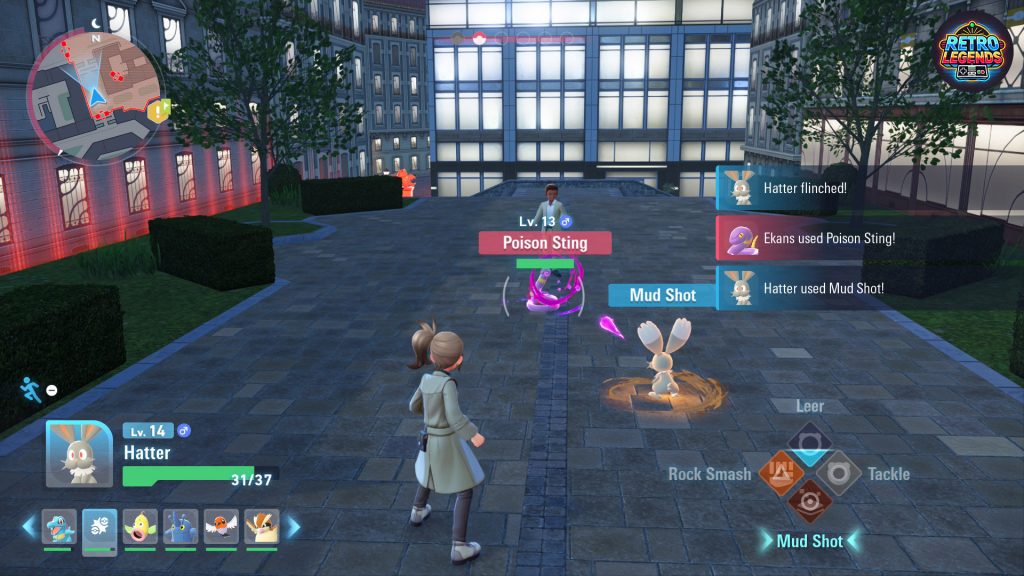Choose the Mud Shot move icon

click(808, 502)
